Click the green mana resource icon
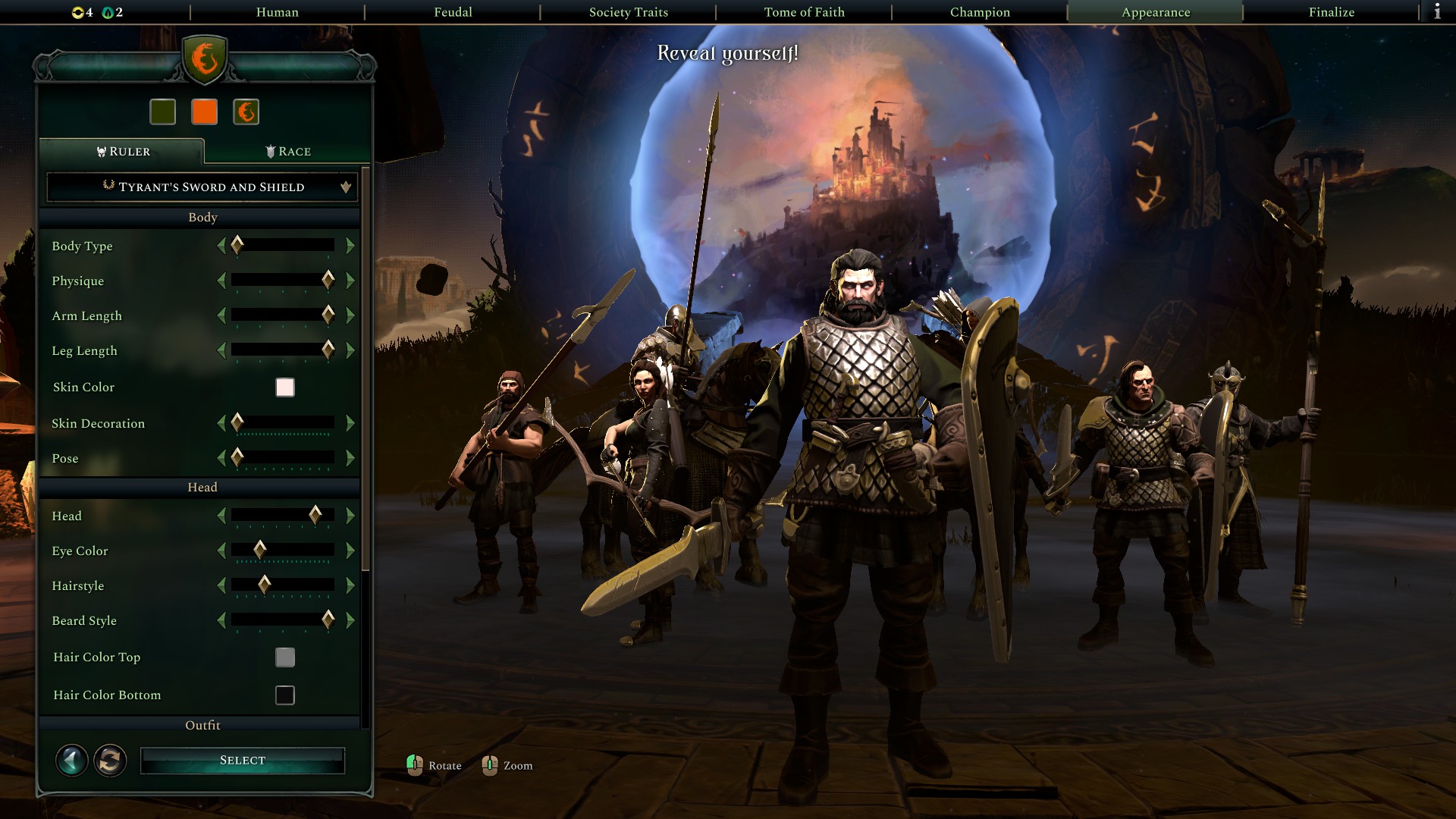1456x819 pixels. tap(106, 12)
